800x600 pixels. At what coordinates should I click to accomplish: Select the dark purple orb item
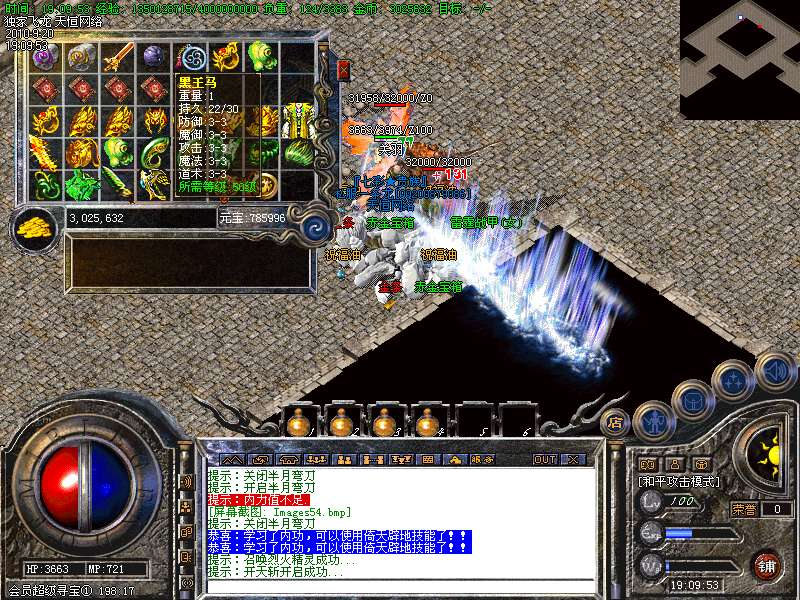point(153,57)
